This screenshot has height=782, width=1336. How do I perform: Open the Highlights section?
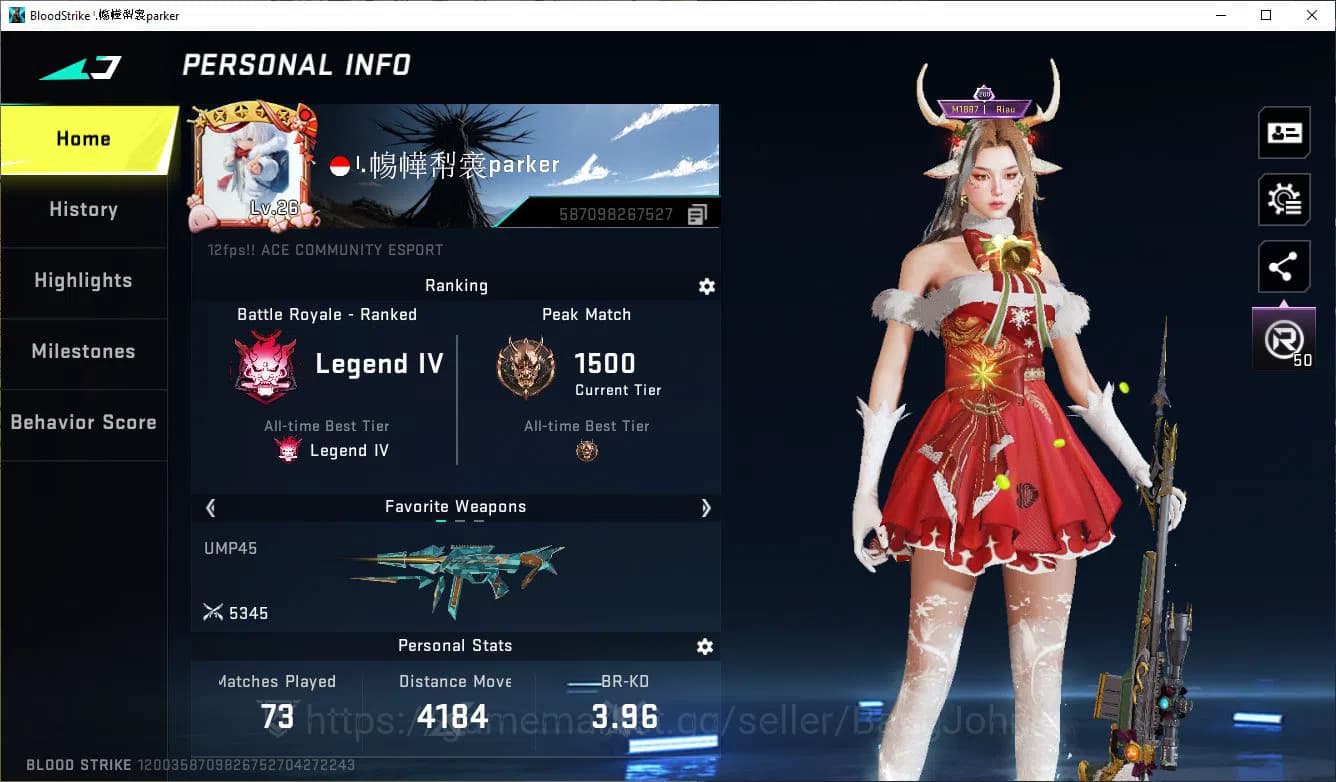coord(83,281)
